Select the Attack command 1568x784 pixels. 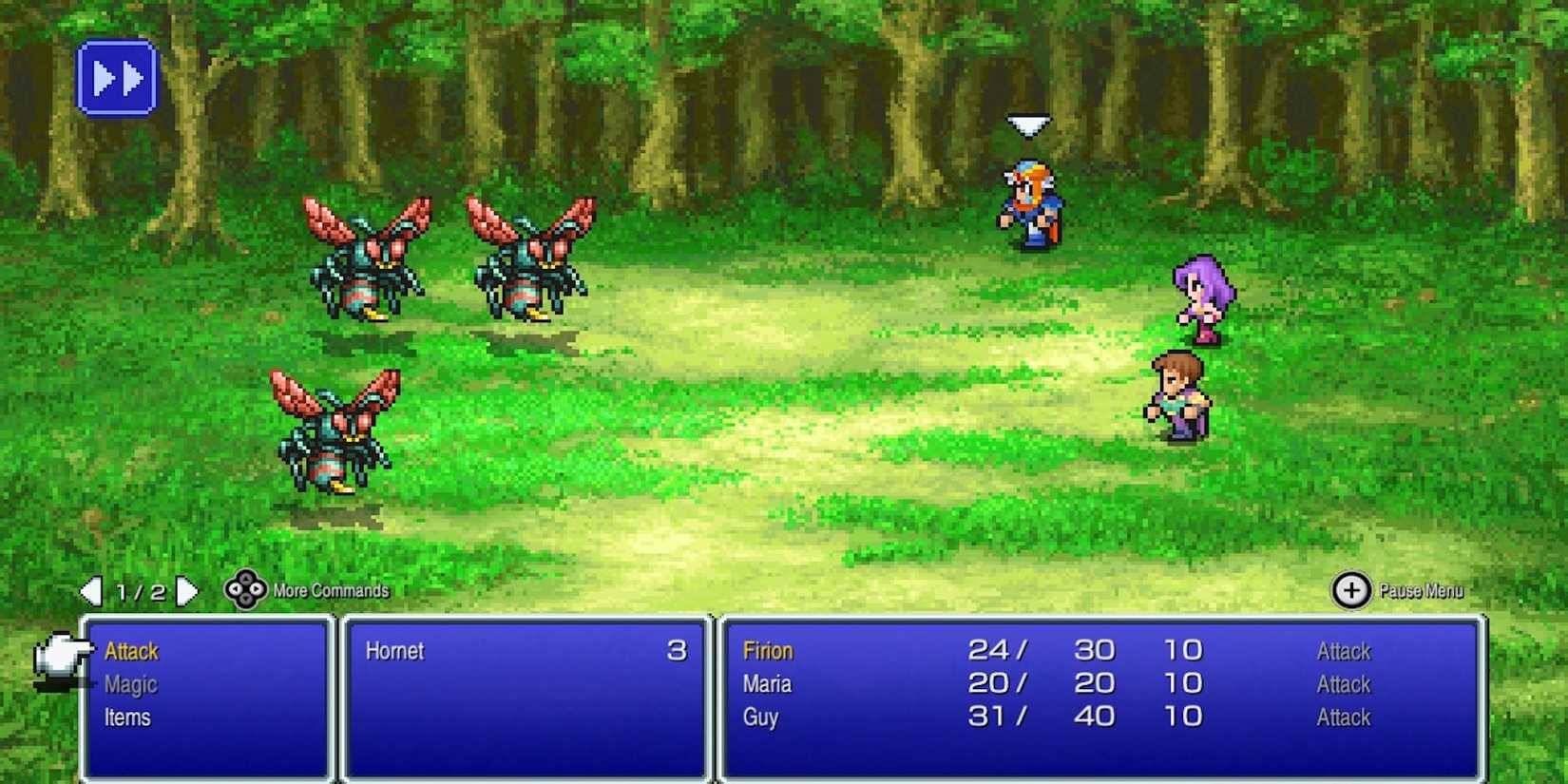coord(131,652)
